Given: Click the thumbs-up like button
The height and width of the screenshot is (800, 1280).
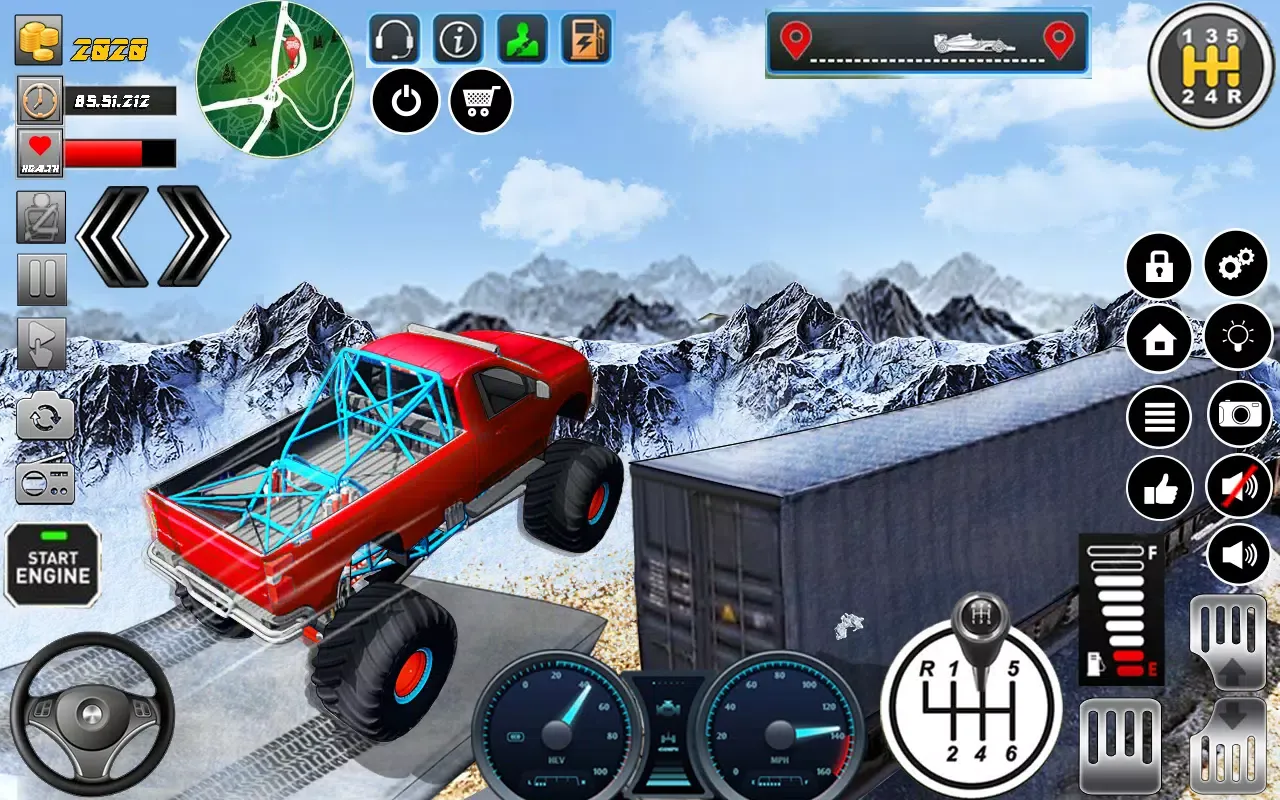Looking at the screenshot, I should 1159,488.
